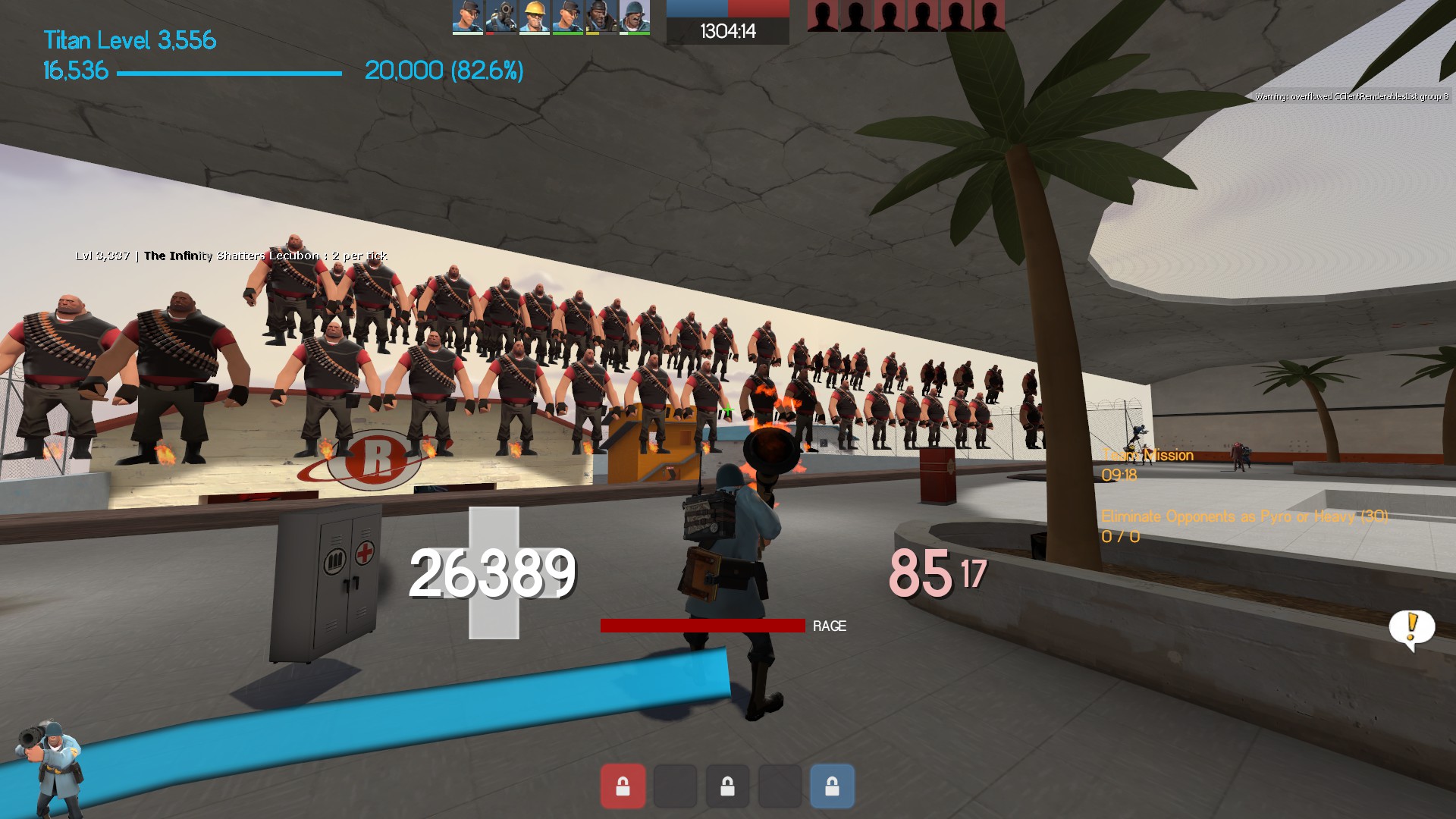Screen dimensions: 1456x819
Task: Click the dark gray locked control point
Action: coord(727,786)
